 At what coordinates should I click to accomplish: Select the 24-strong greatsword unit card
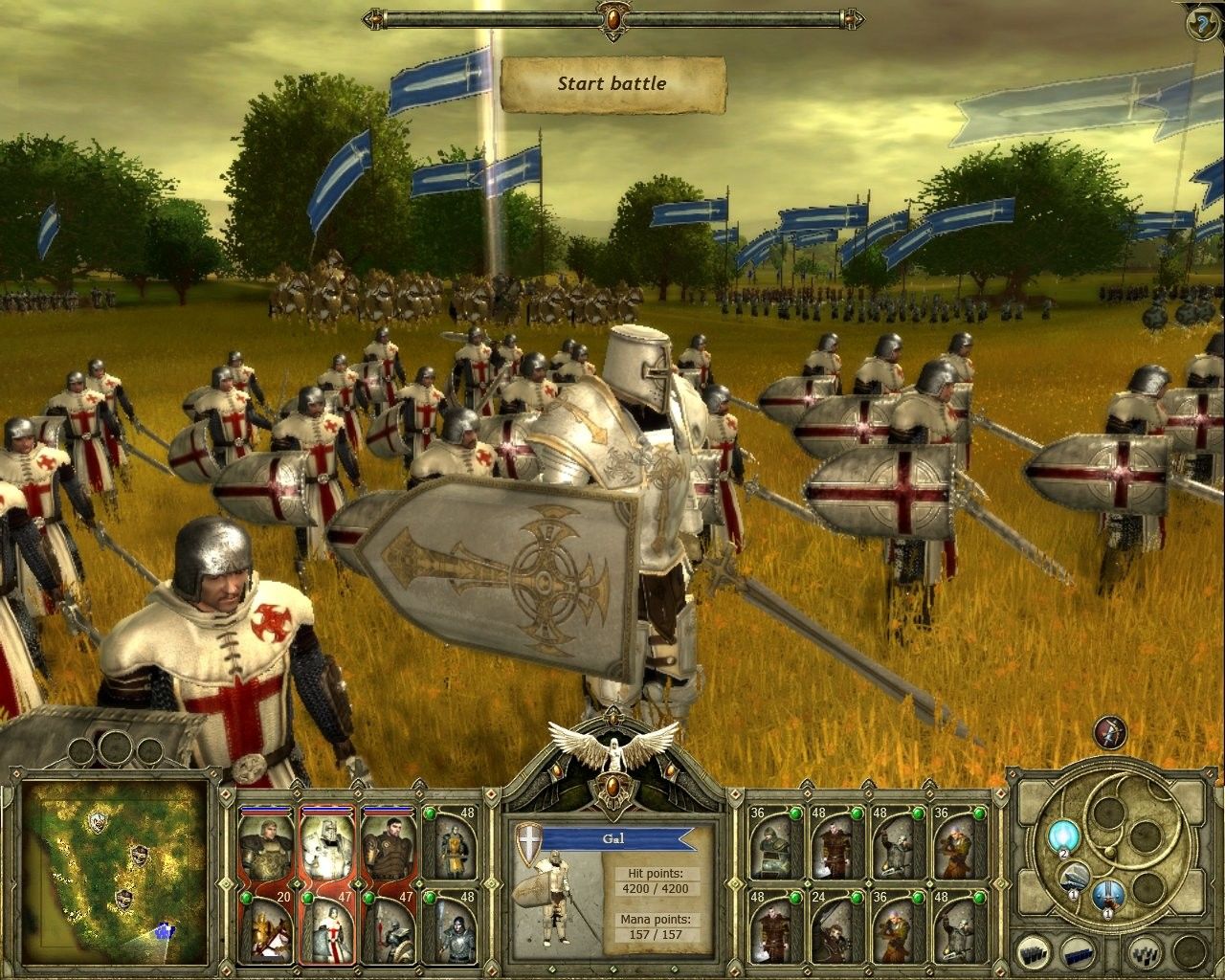(x=833, y=927)
